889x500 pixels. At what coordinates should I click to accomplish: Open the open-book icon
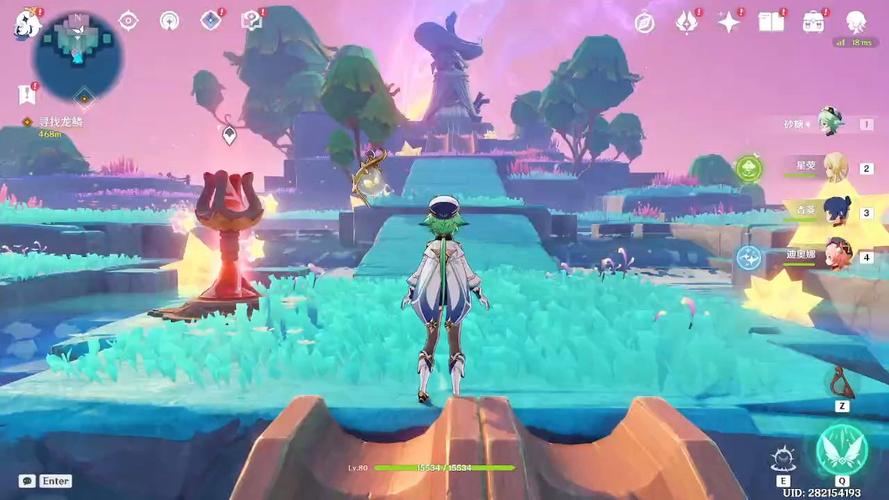coord(770,22)
